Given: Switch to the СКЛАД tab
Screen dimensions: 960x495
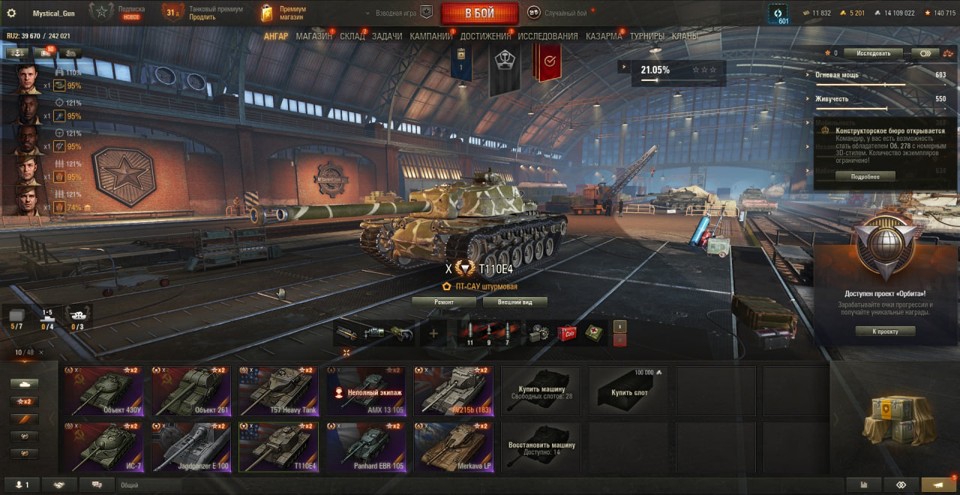Looking at the screenshot, I should tap(352, 36).
